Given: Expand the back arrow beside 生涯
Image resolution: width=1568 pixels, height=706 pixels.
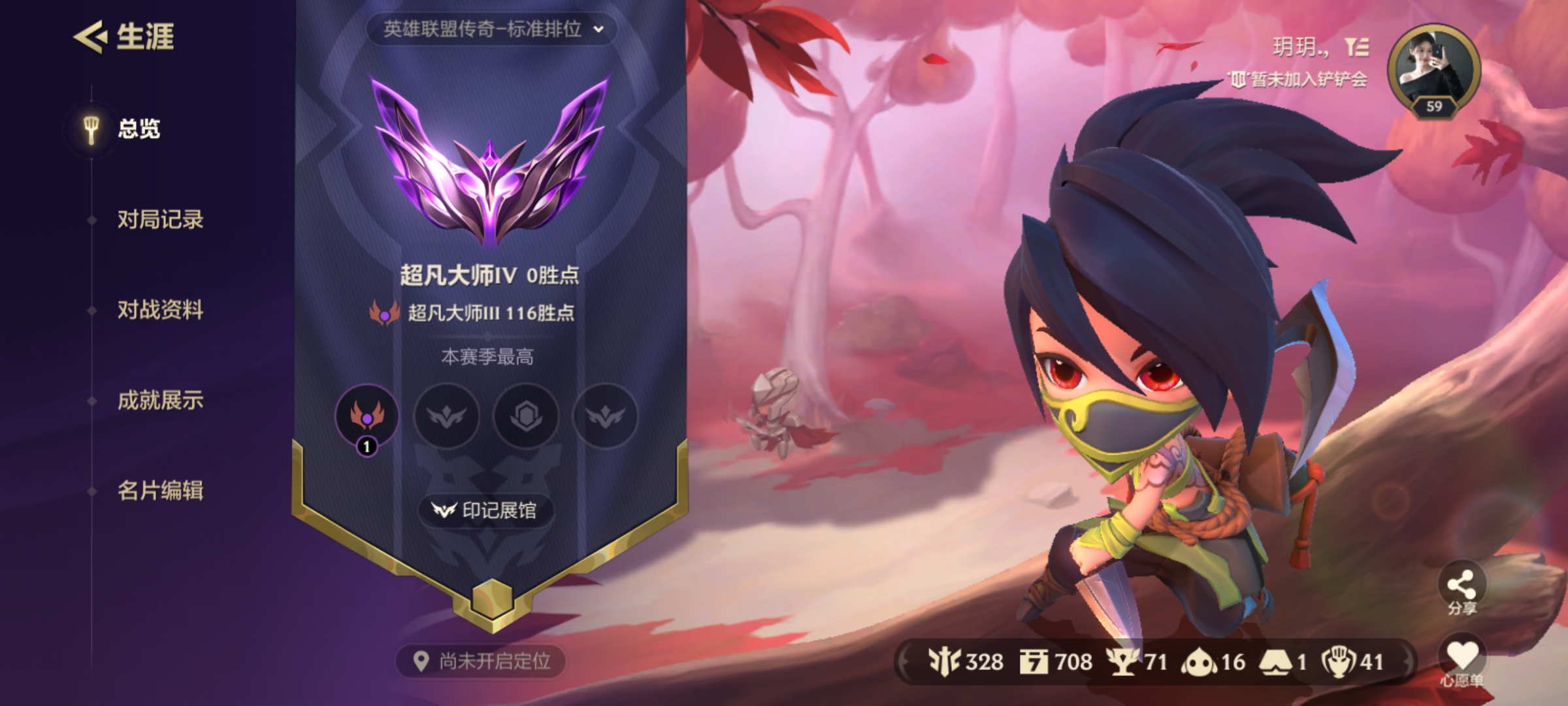Looking at the screenshot, I should coord(90,37).
